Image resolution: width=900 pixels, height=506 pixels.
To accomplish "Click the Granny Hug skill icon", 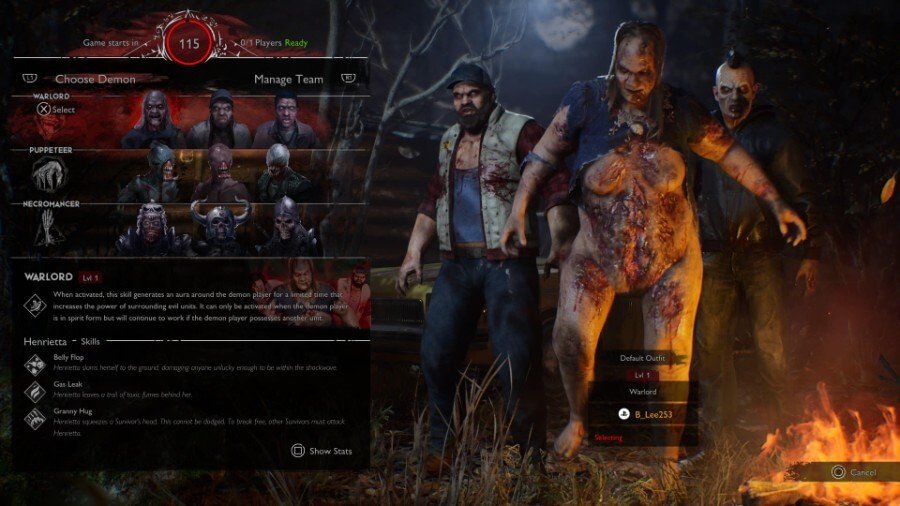I will pos(32,418).
